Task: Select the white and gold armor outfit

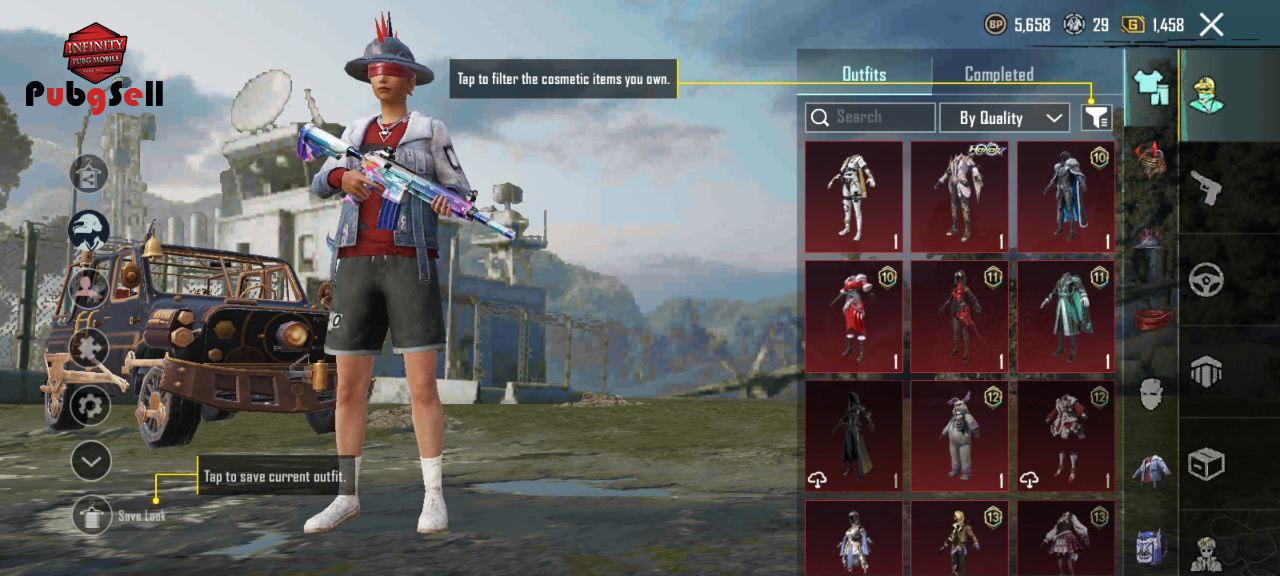Action: point(853,196)
